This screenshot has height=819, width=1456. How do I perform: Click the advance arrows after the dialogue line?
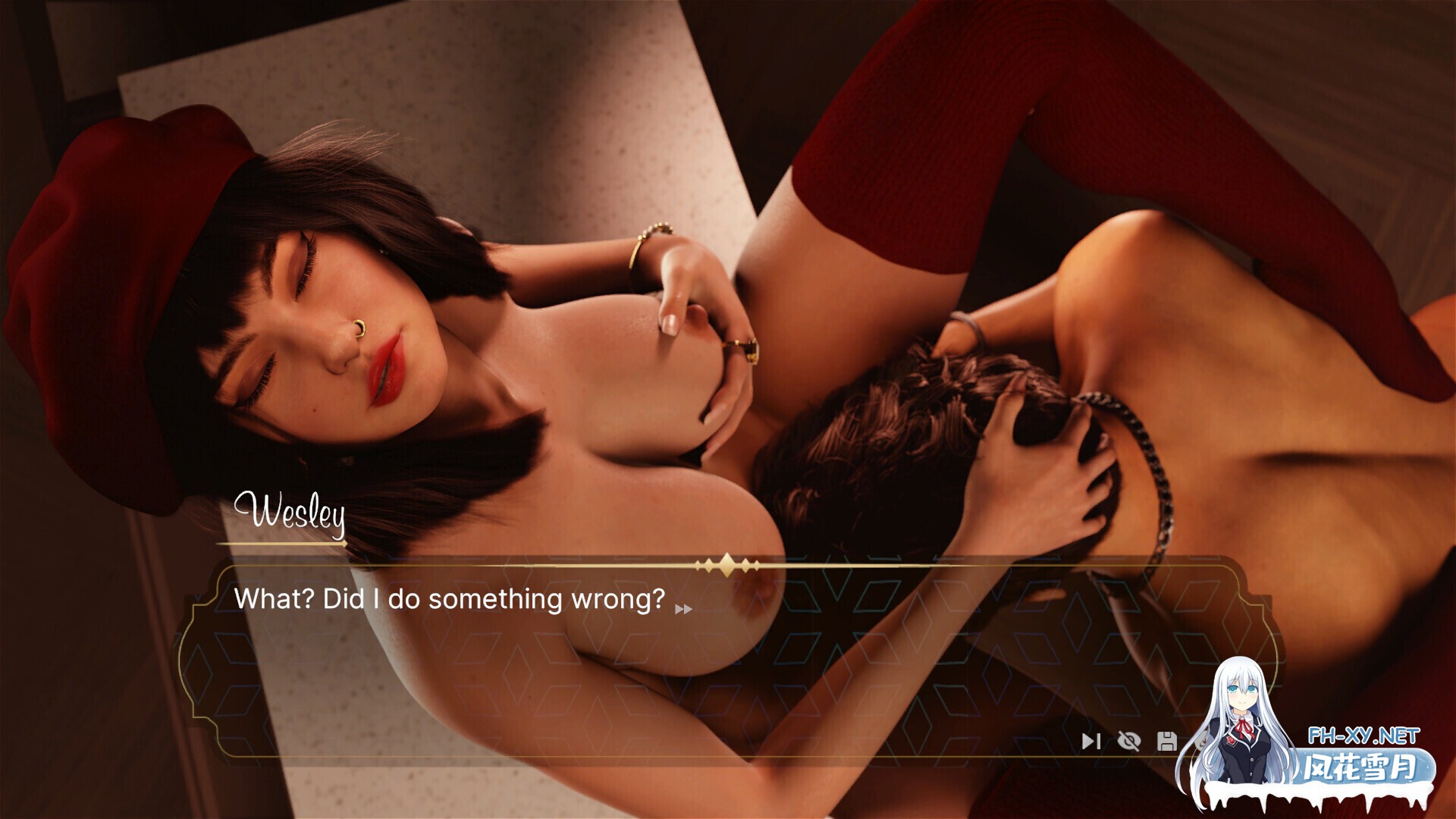(x=682, y=607)
